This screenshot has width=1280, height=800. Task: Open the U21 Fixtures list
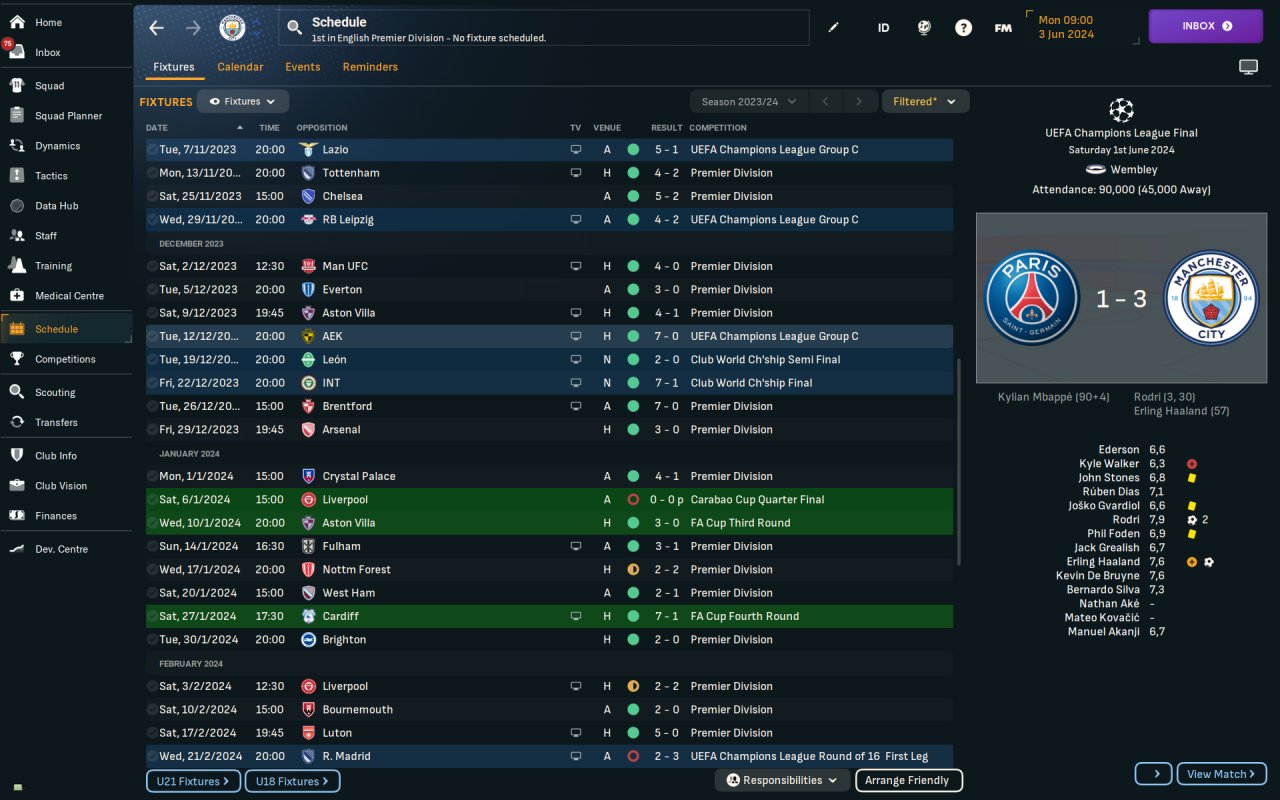tap(193, 781)
